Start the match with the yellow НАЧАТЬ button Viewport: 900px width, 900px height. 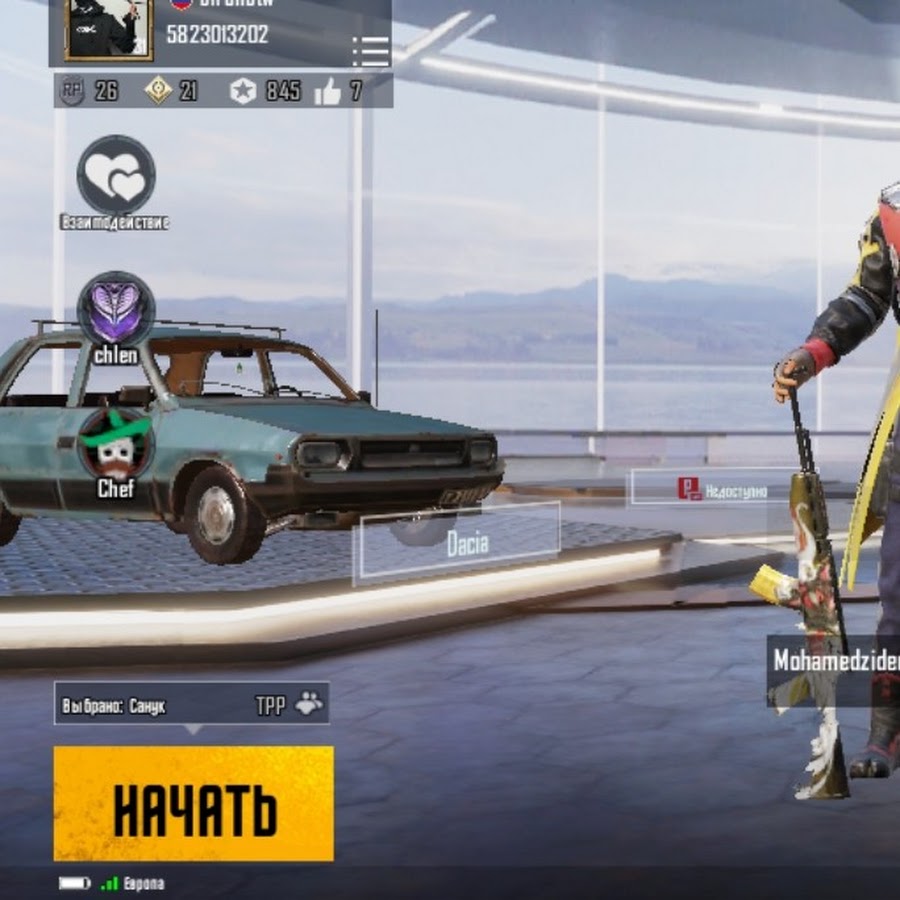pyautogui.click(x=193, y=803)
